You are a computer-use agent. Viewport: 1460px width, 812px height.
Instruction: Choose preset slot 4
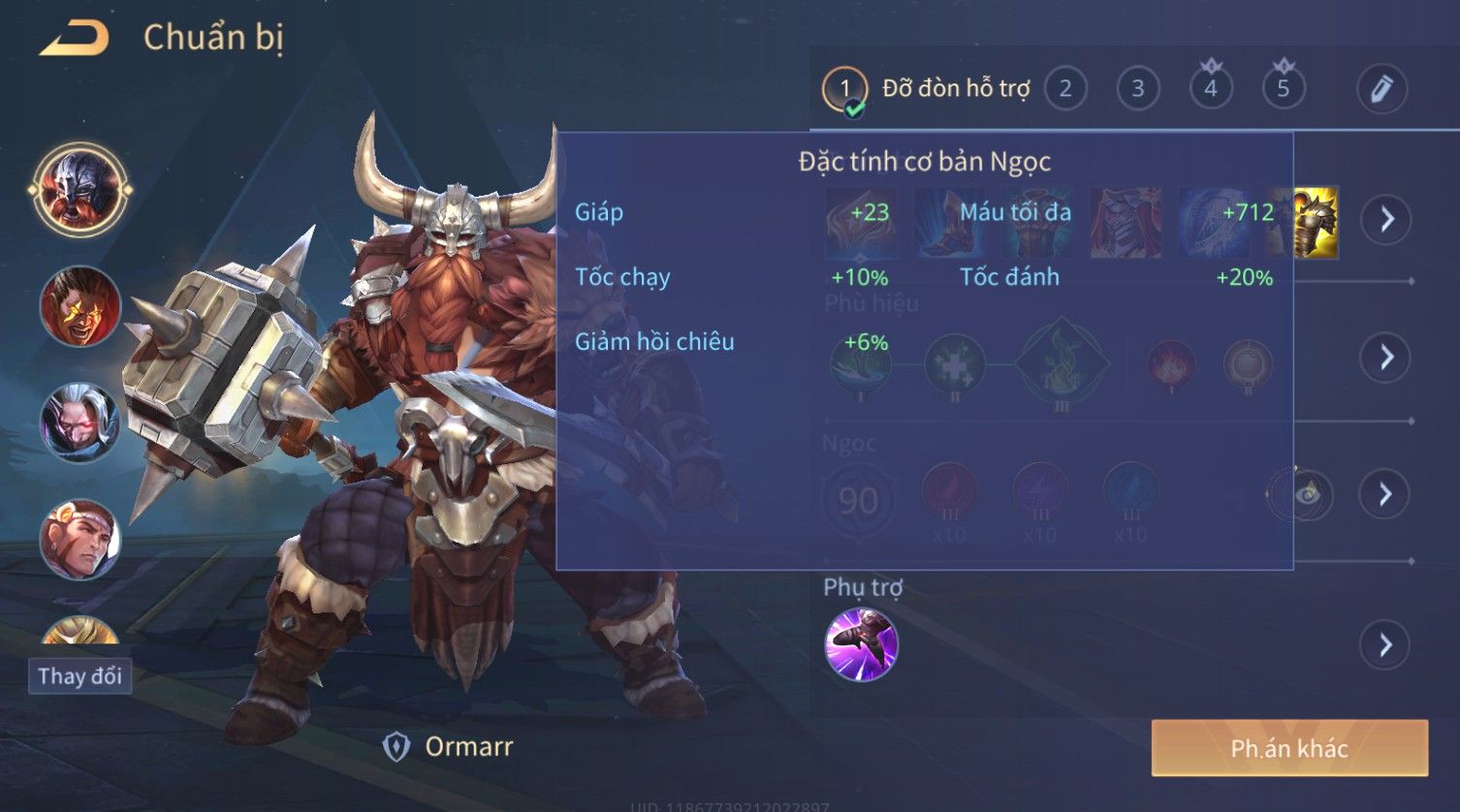coord(1211,89)
